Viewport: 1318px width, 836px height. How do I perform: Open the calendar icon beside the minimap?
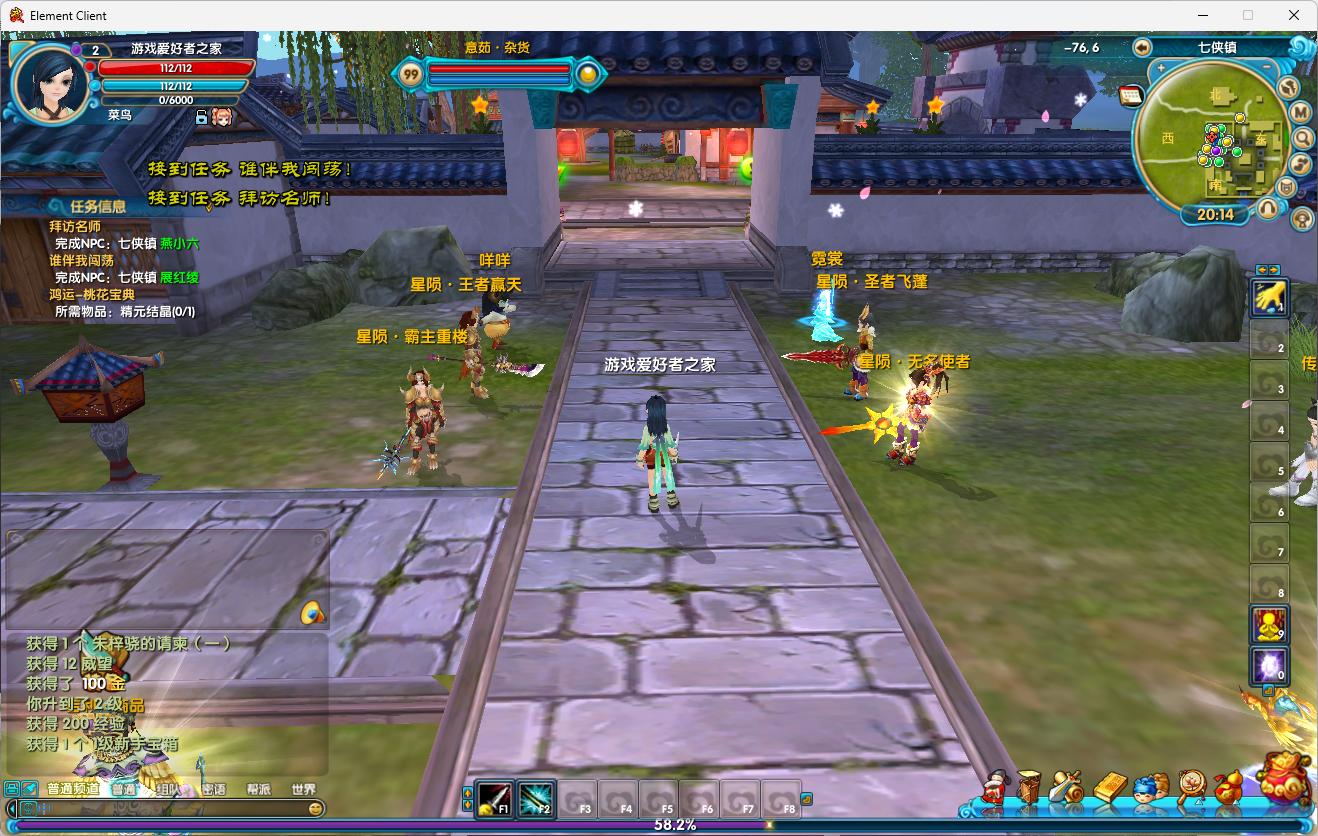click(x=1131, y=95)
